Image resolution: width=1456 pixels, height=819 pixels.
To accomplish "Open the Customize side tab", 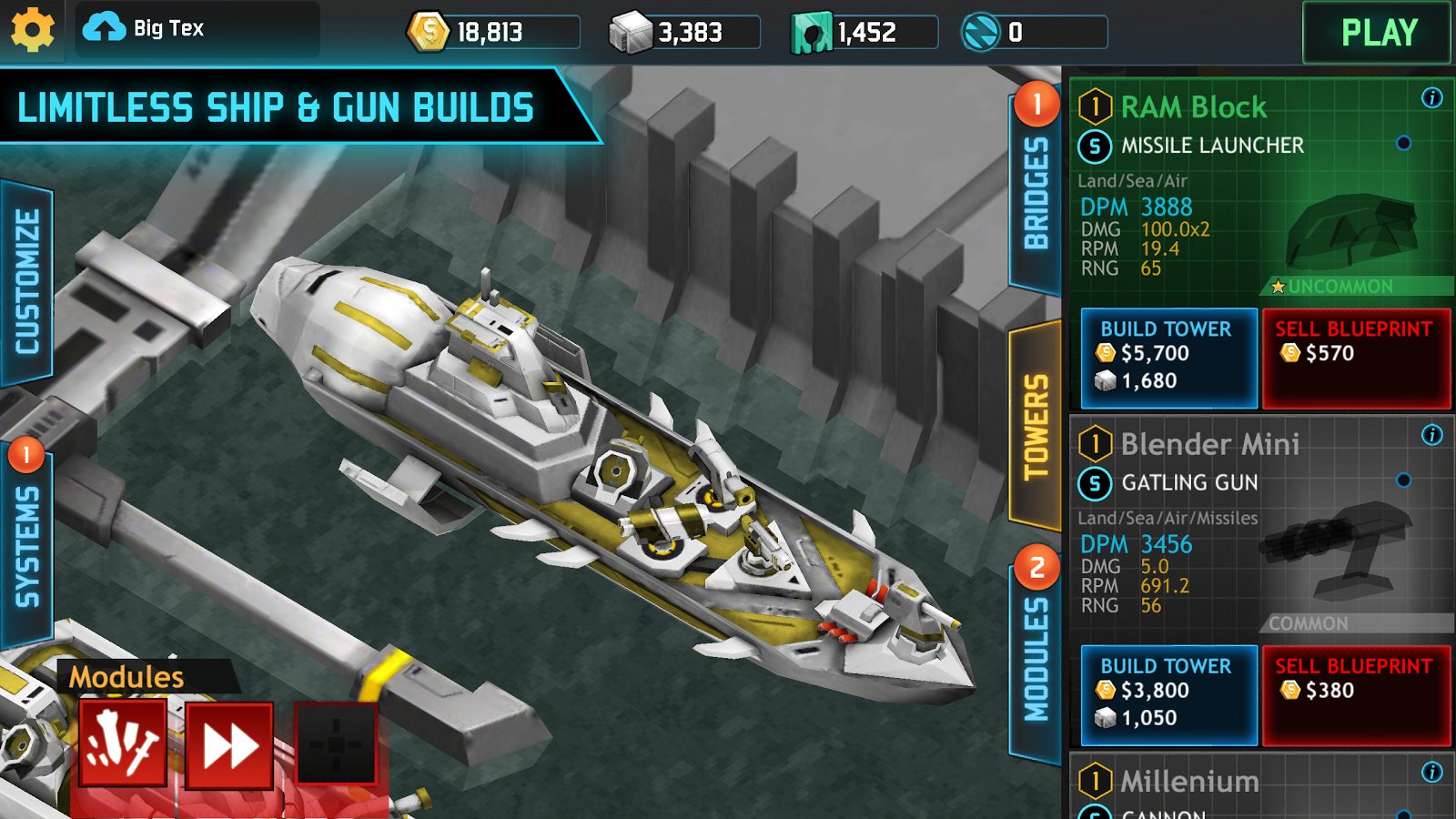I will coord(27,282).
